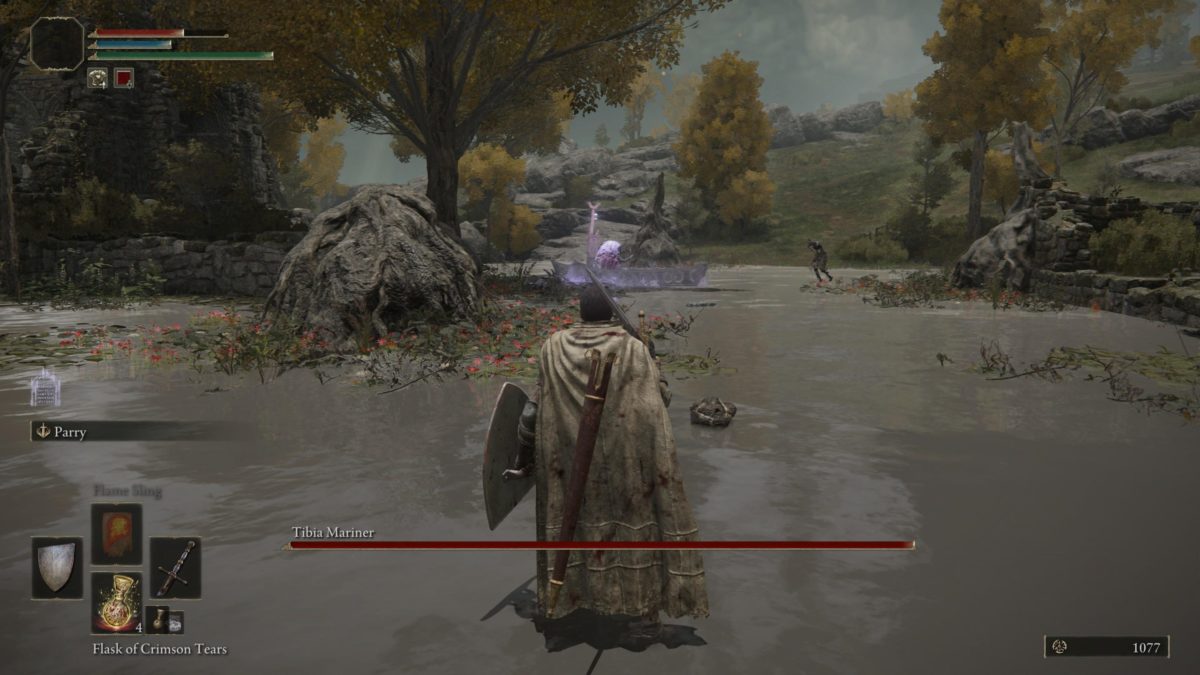Click the octagonal frame beside the status bars
The width and height of the screenshot is (1200, 675).
pos(56,44)
